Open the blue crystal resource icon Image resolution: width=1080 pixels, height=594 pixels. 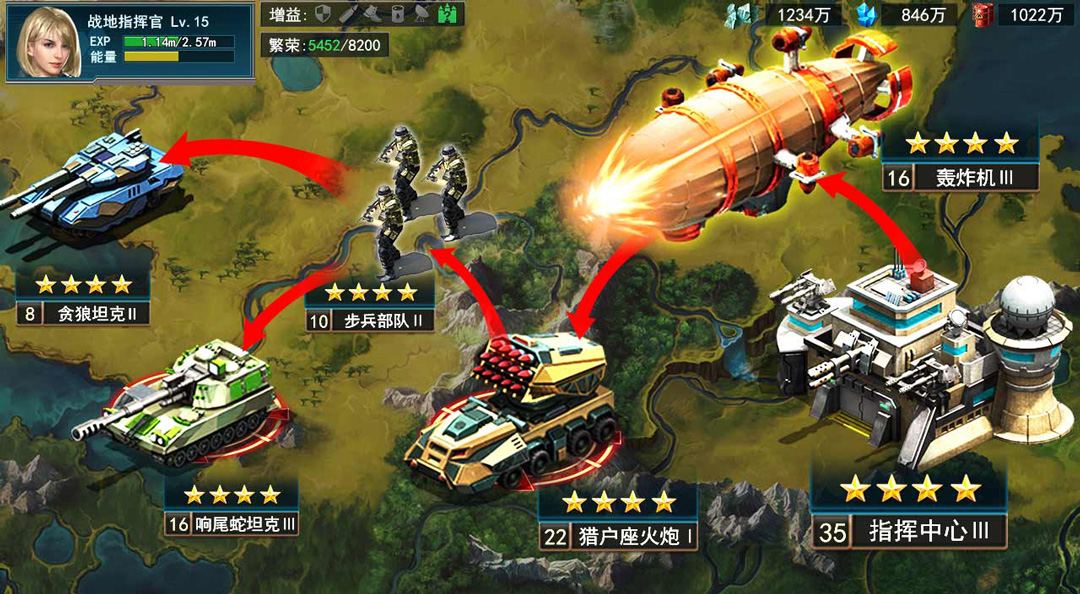867,14
